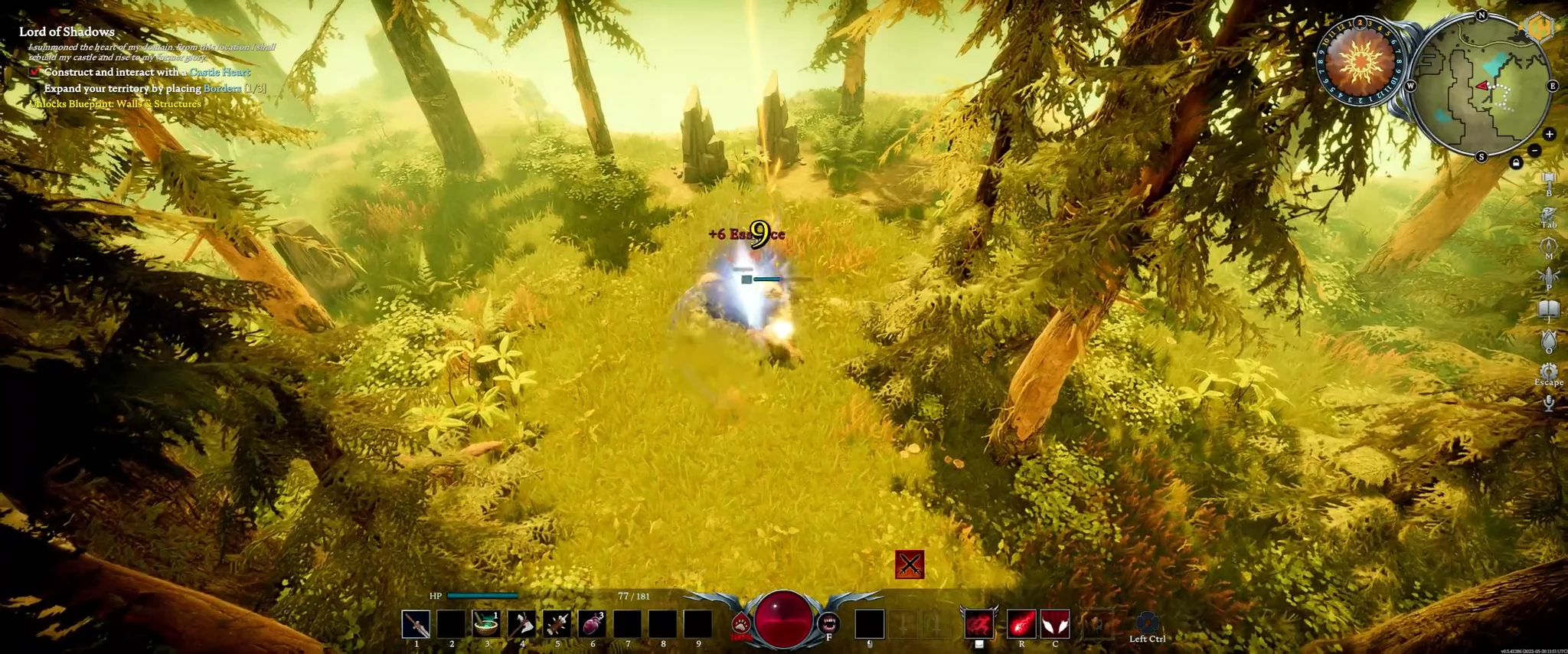The width and height of the screenshot is (1568, 654).
Task: Equip the spiked mace in slot 5
Action: coord(557,624)
